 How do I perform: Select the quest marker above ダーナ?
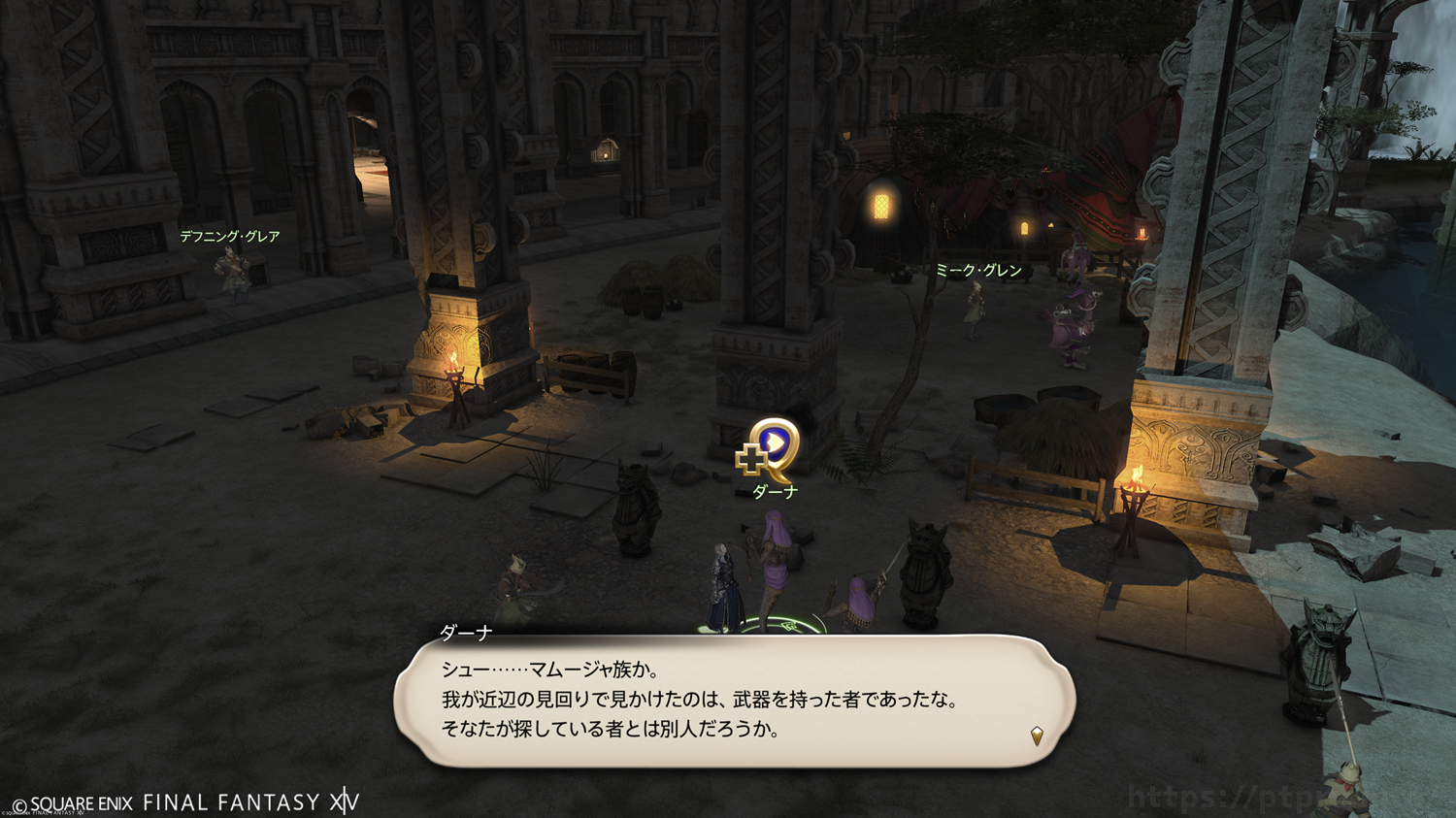770,447
